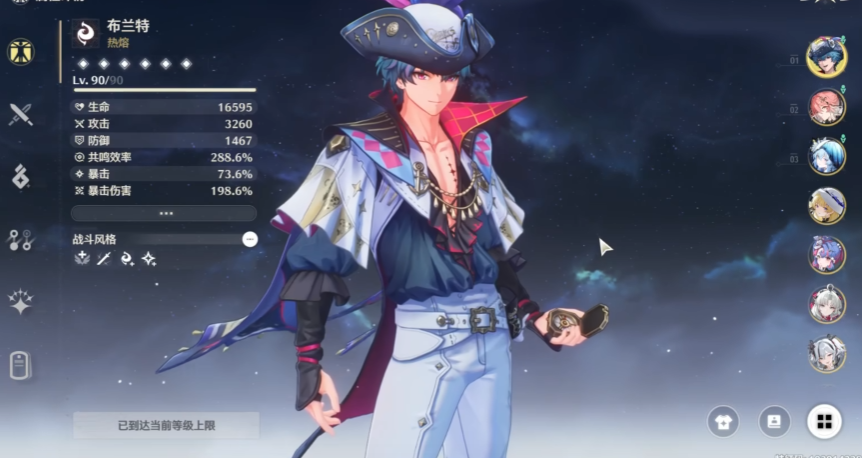
Task: Show the four-square character grid view
Action: coord(824,422)
